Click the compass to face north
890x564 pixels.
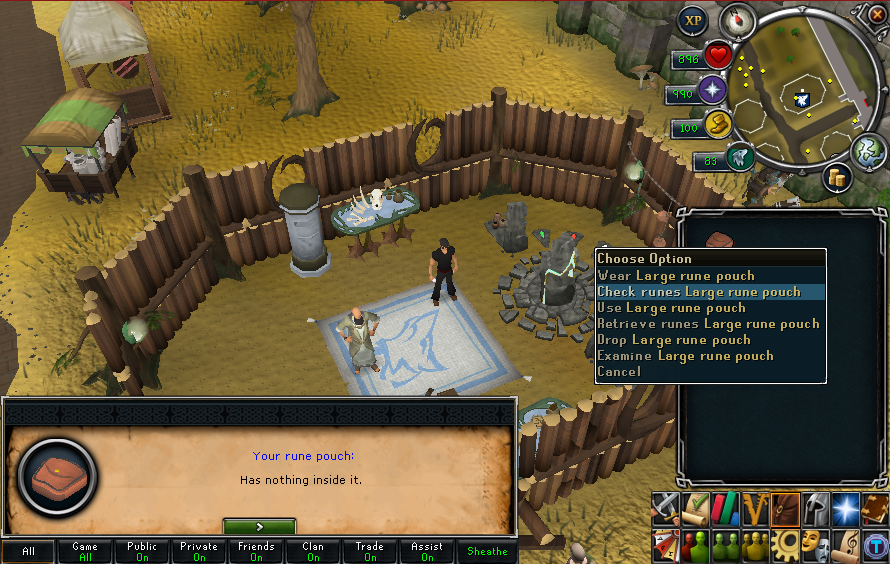(x=741, y=20)
